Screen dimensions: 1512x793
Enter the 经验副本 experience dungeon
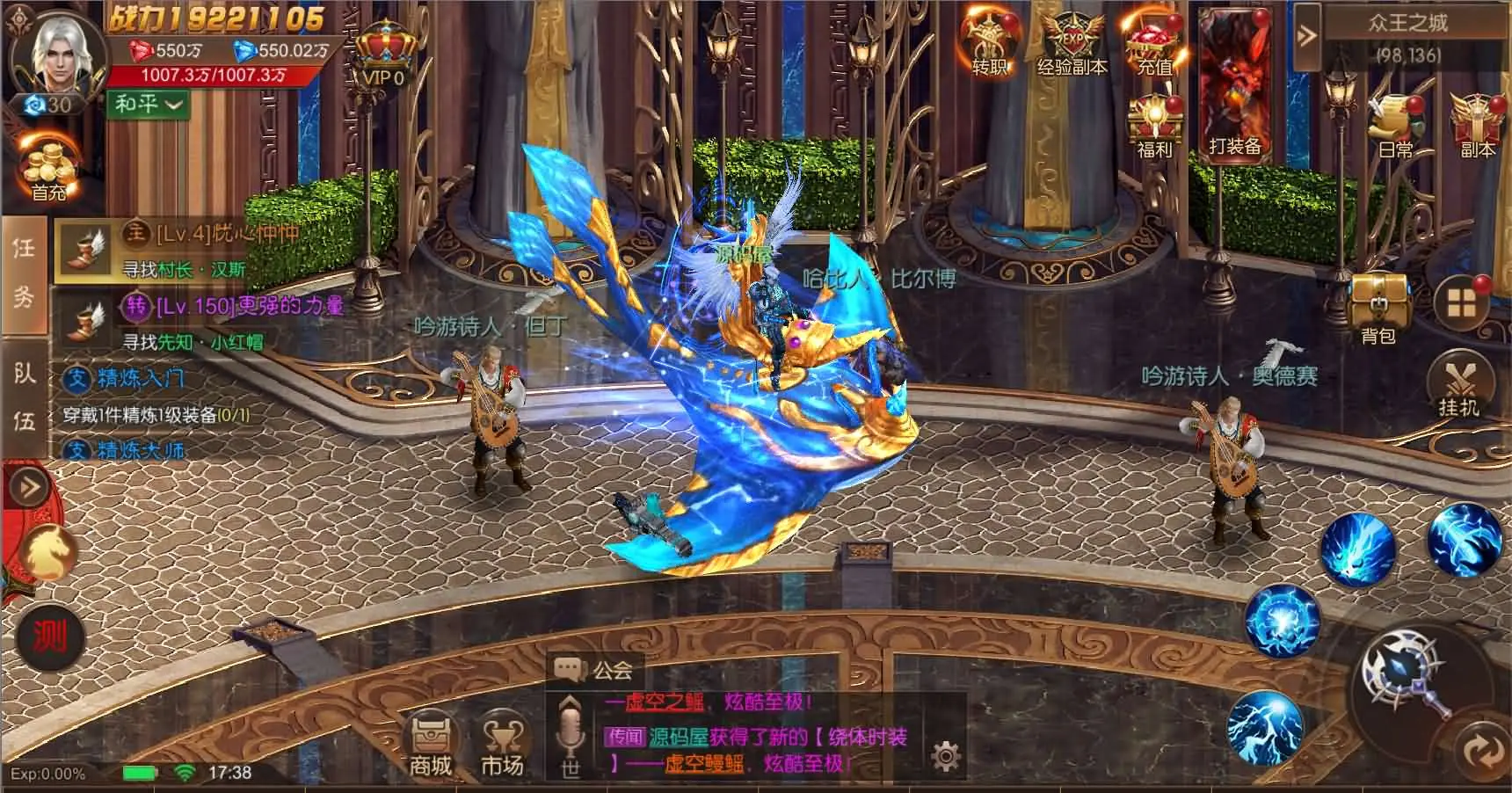[1072, 44]
